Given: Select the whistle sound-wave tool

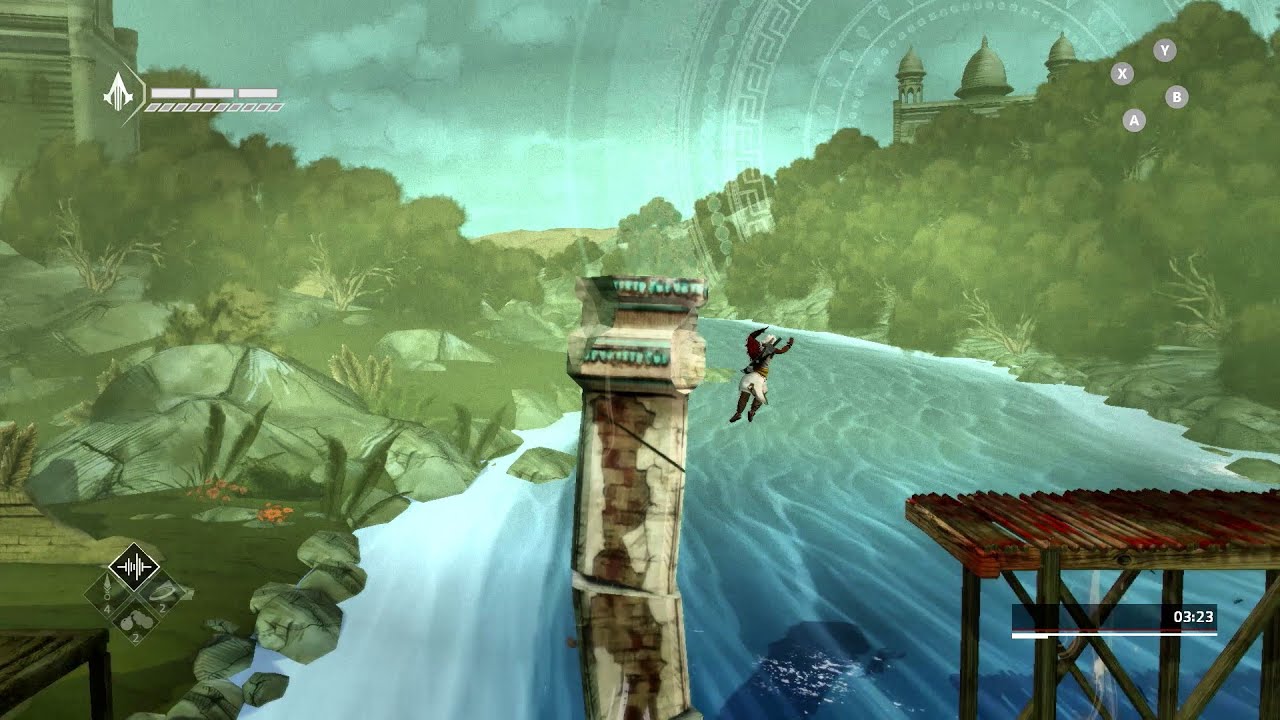Looking at the screenshot, I should [133, 569].
